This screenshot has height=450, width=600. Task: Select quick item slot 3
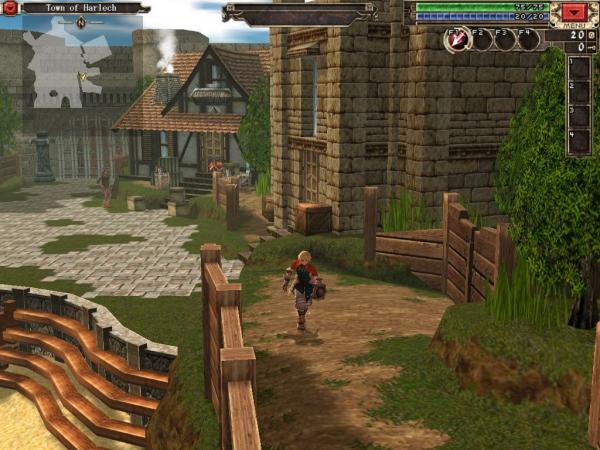tap(579, 117)
